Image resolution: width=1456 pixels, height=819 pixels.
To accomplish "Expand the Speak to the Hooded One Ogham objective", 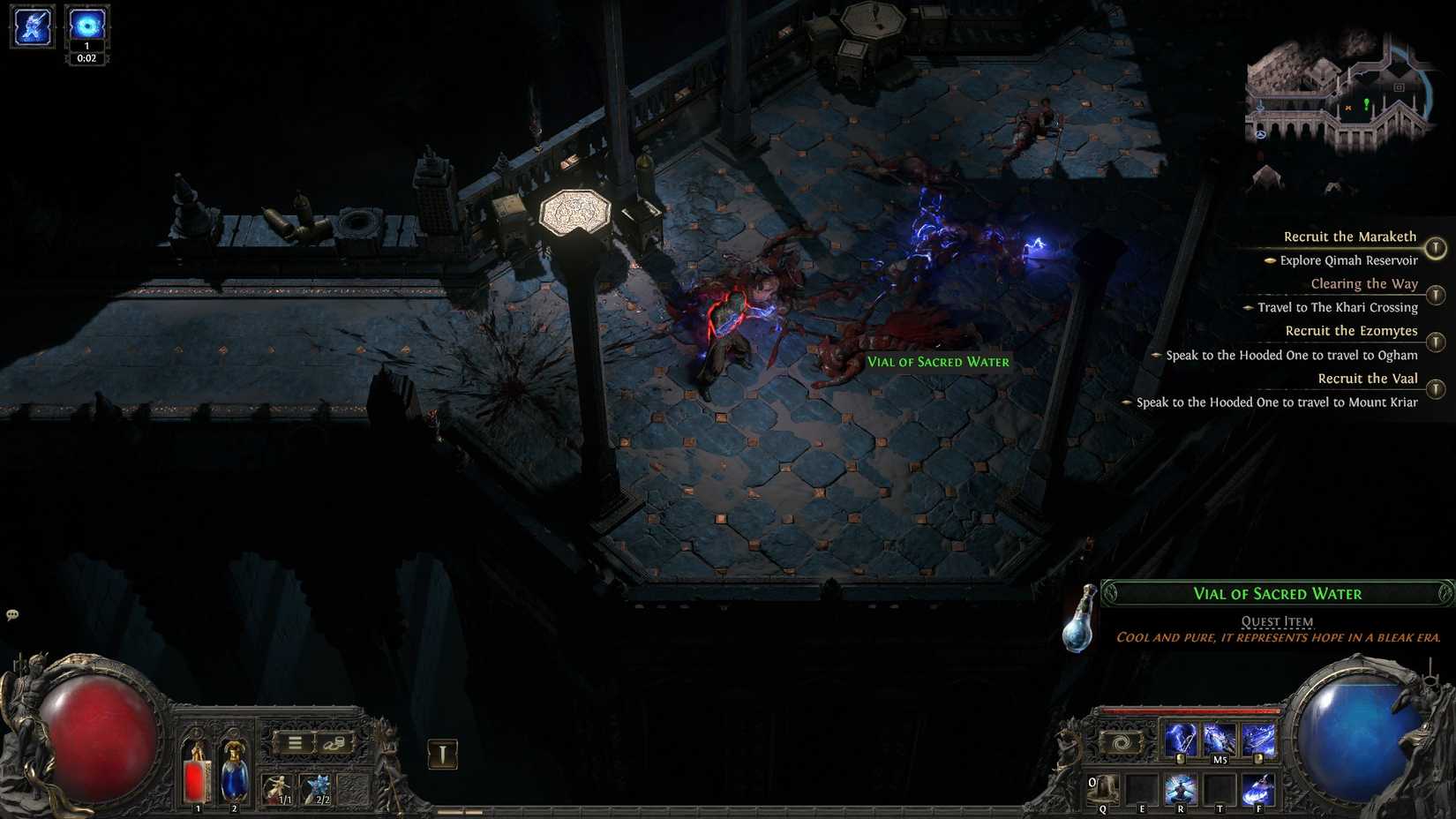I will click(1159, 355).
